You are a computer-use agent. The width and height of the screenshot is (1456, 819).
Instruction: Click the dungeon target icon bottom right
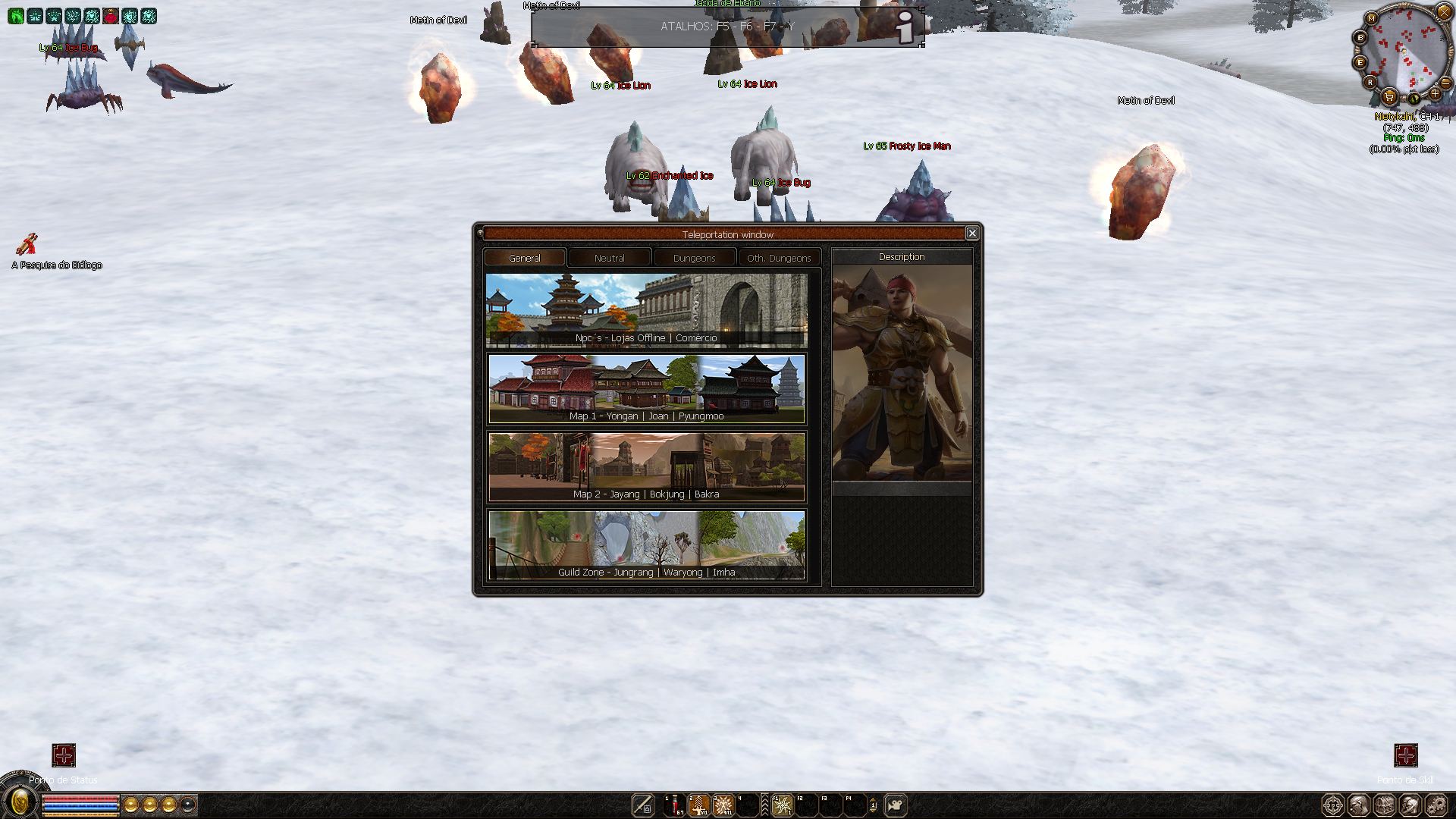1332,805
